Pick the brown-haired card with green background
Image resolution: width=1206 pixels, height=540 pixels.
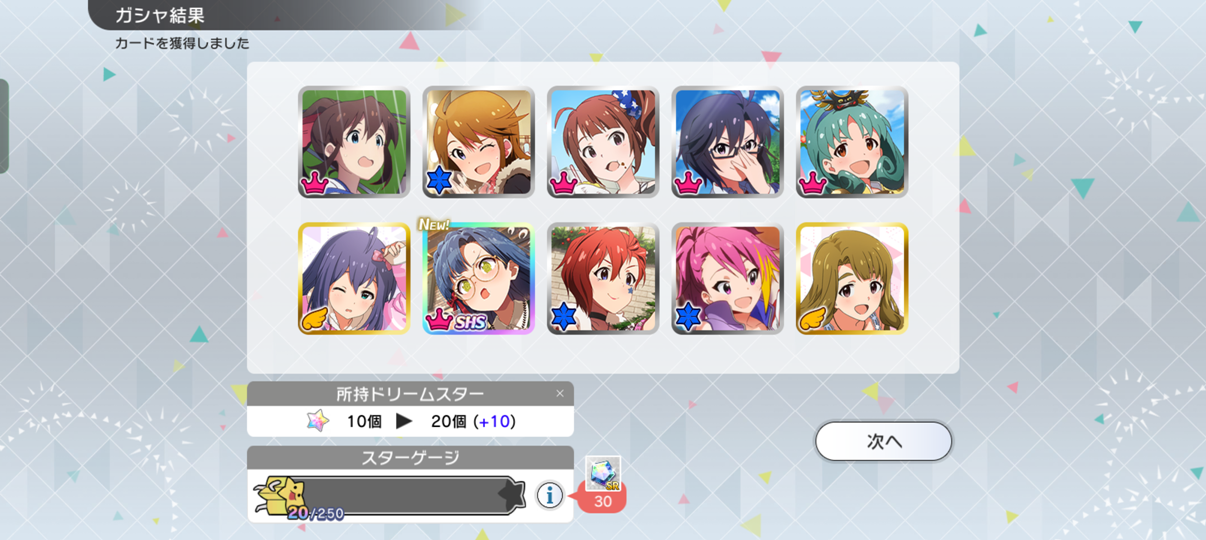coord(354,142)
